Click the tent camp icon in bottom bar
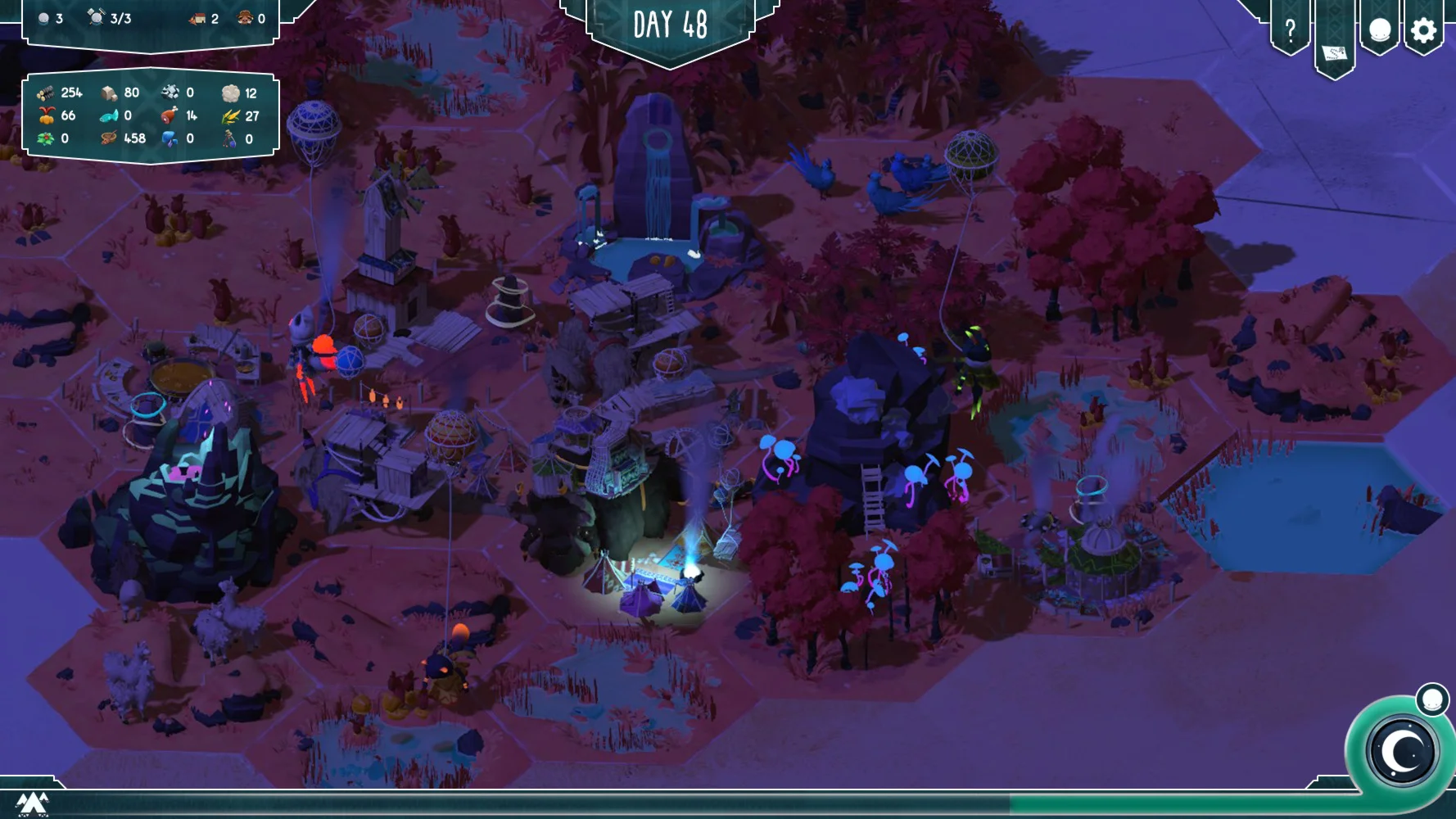 coord(32,803)
